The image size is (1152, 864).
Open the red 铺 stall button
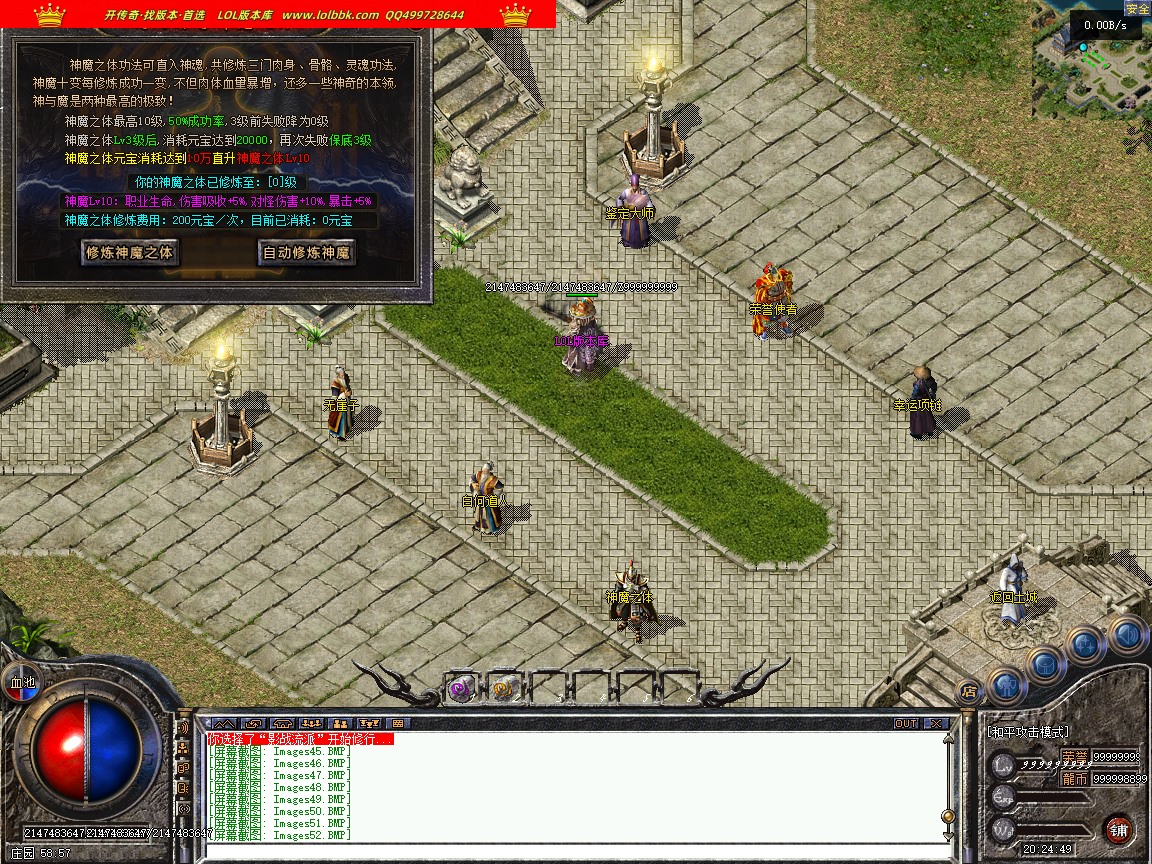pos(1118,830)
